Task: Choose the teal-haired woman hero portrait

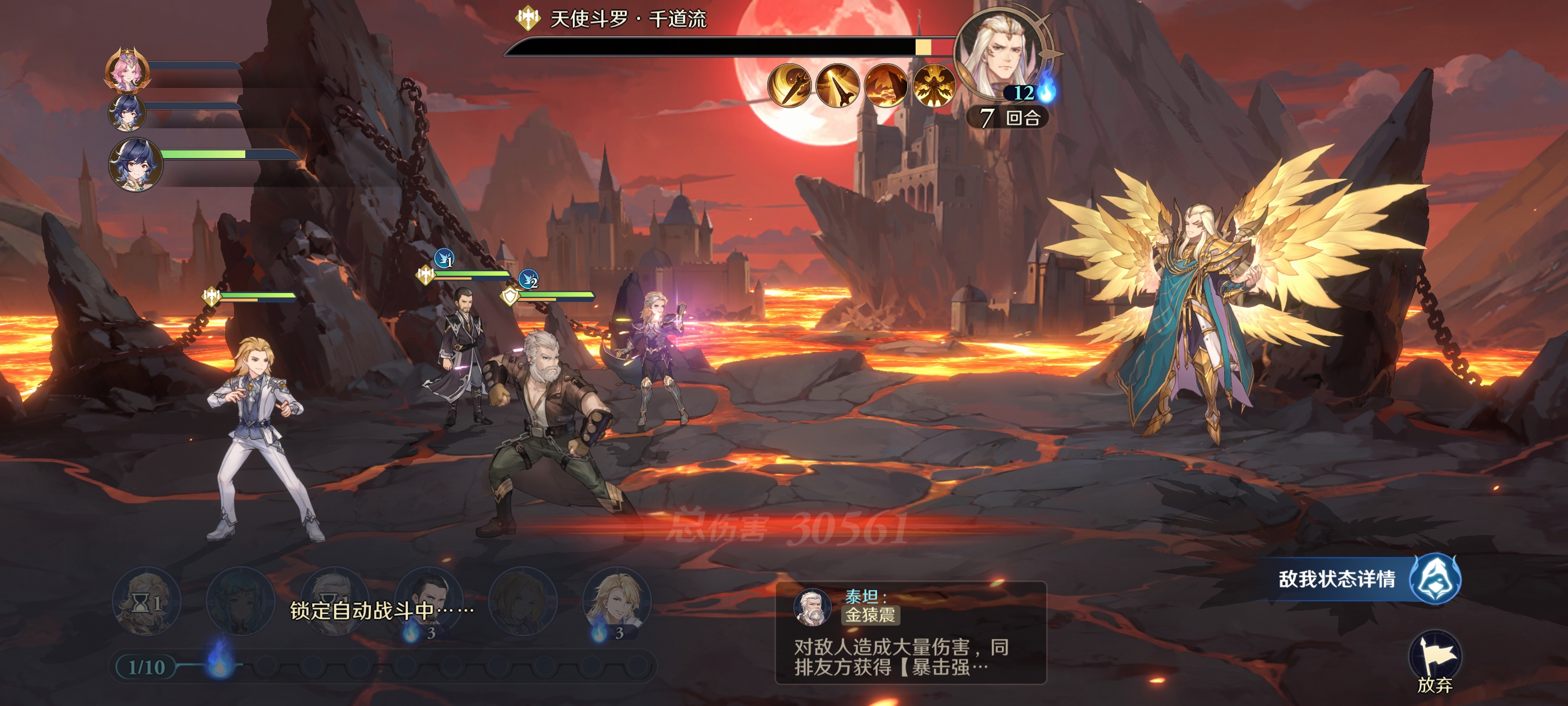Action: pos(240,601)
